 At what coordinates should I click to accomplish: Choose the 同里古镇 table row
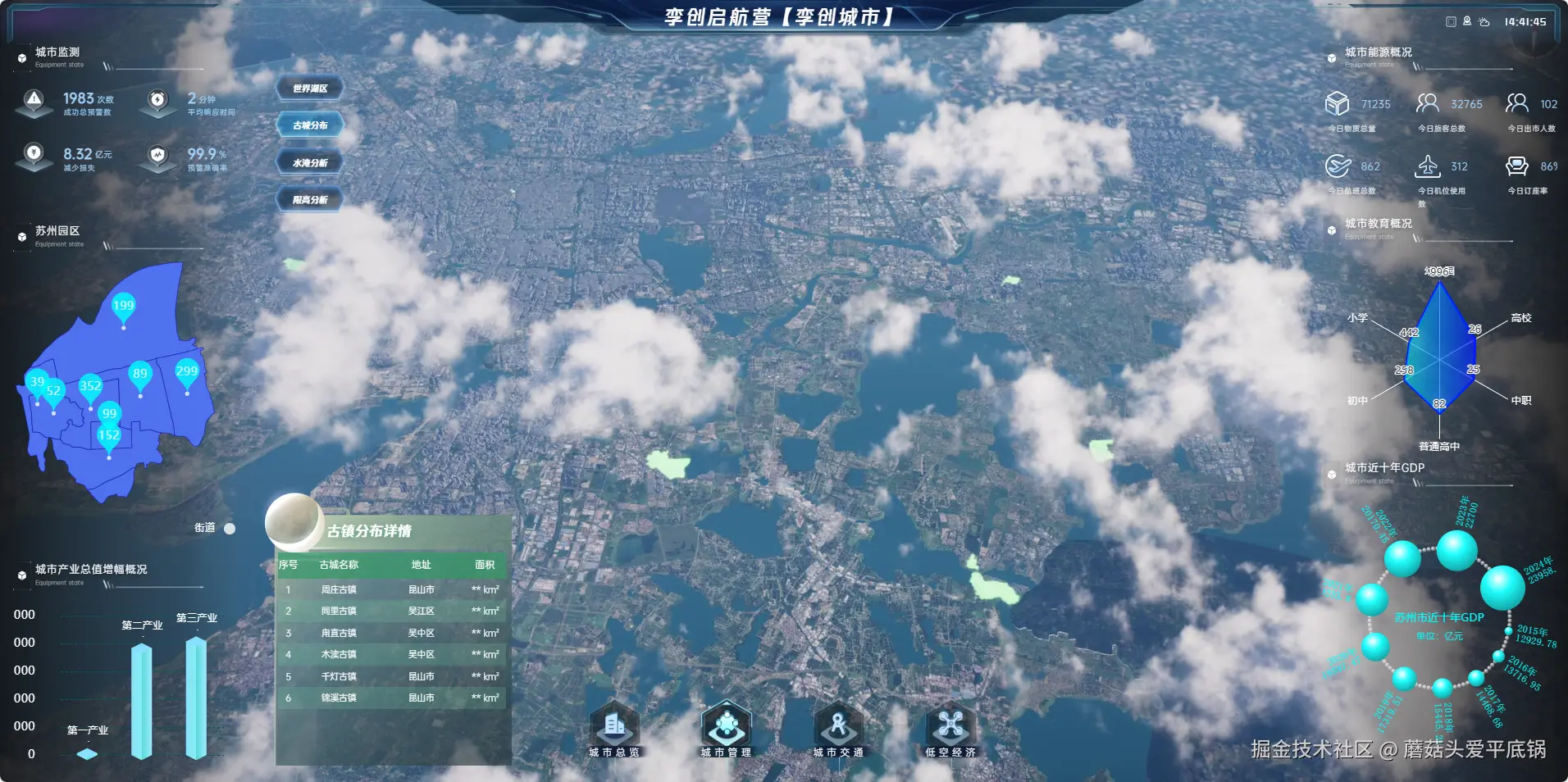tap(393, 611)
